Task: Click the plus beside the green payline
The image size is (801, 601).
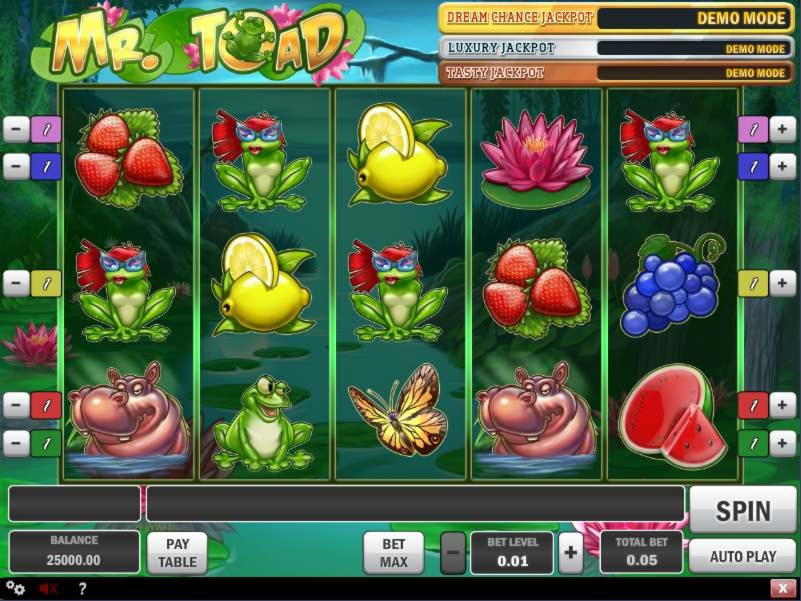Action: (x=783, y=442)
